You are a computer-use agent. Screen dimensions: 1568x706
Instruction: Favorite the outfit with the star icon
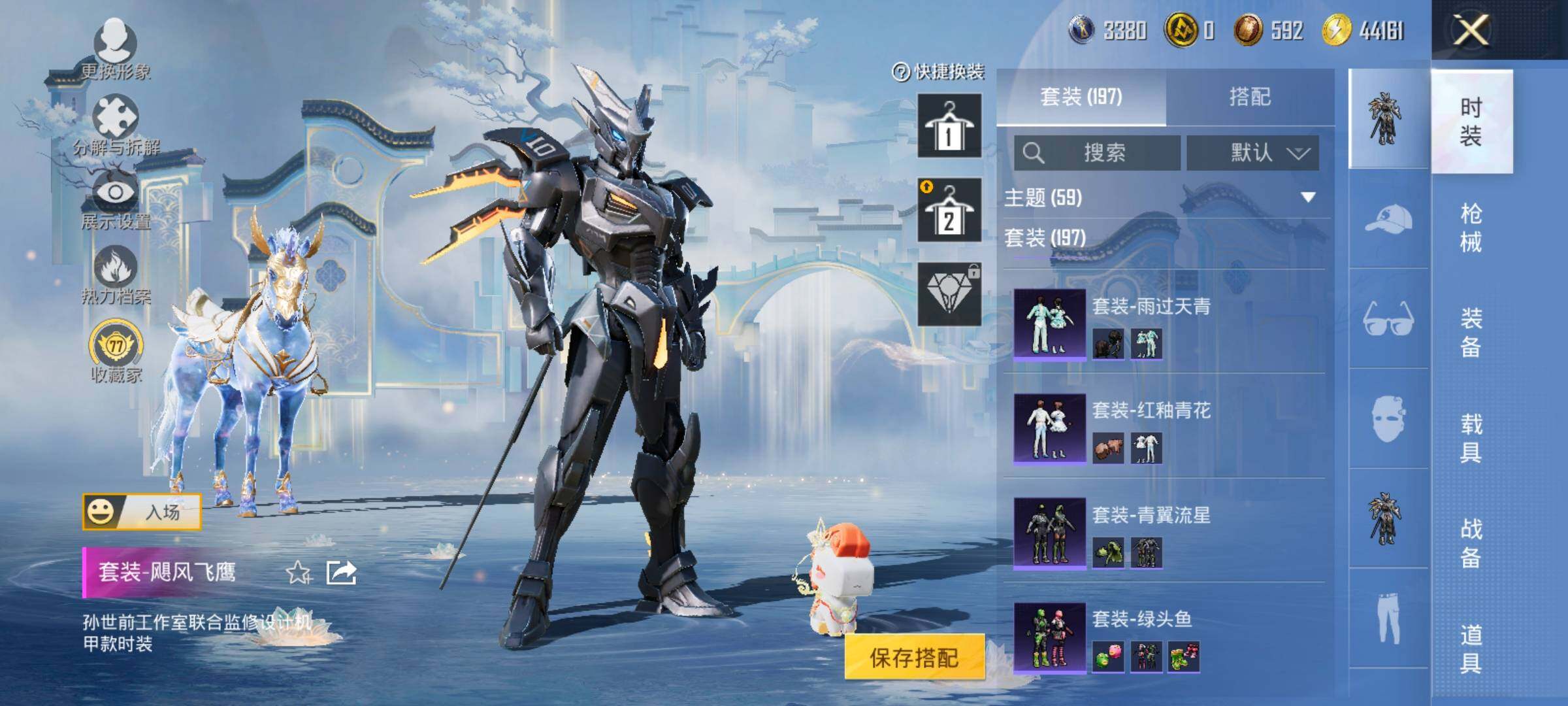tap(299, 573)
